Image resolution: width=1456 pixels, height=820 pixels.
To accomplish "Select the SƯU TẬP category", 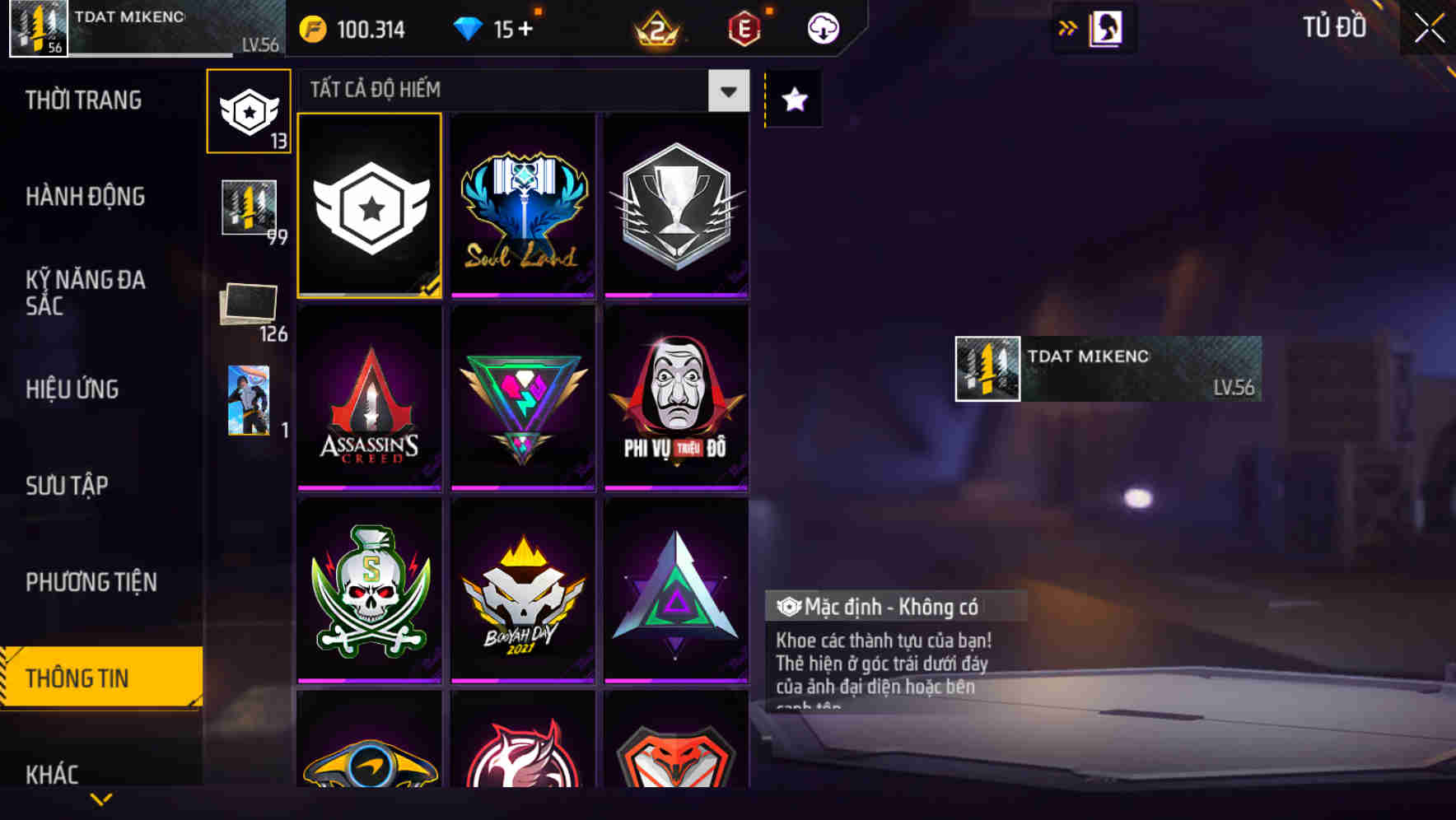I will [69, 486].
